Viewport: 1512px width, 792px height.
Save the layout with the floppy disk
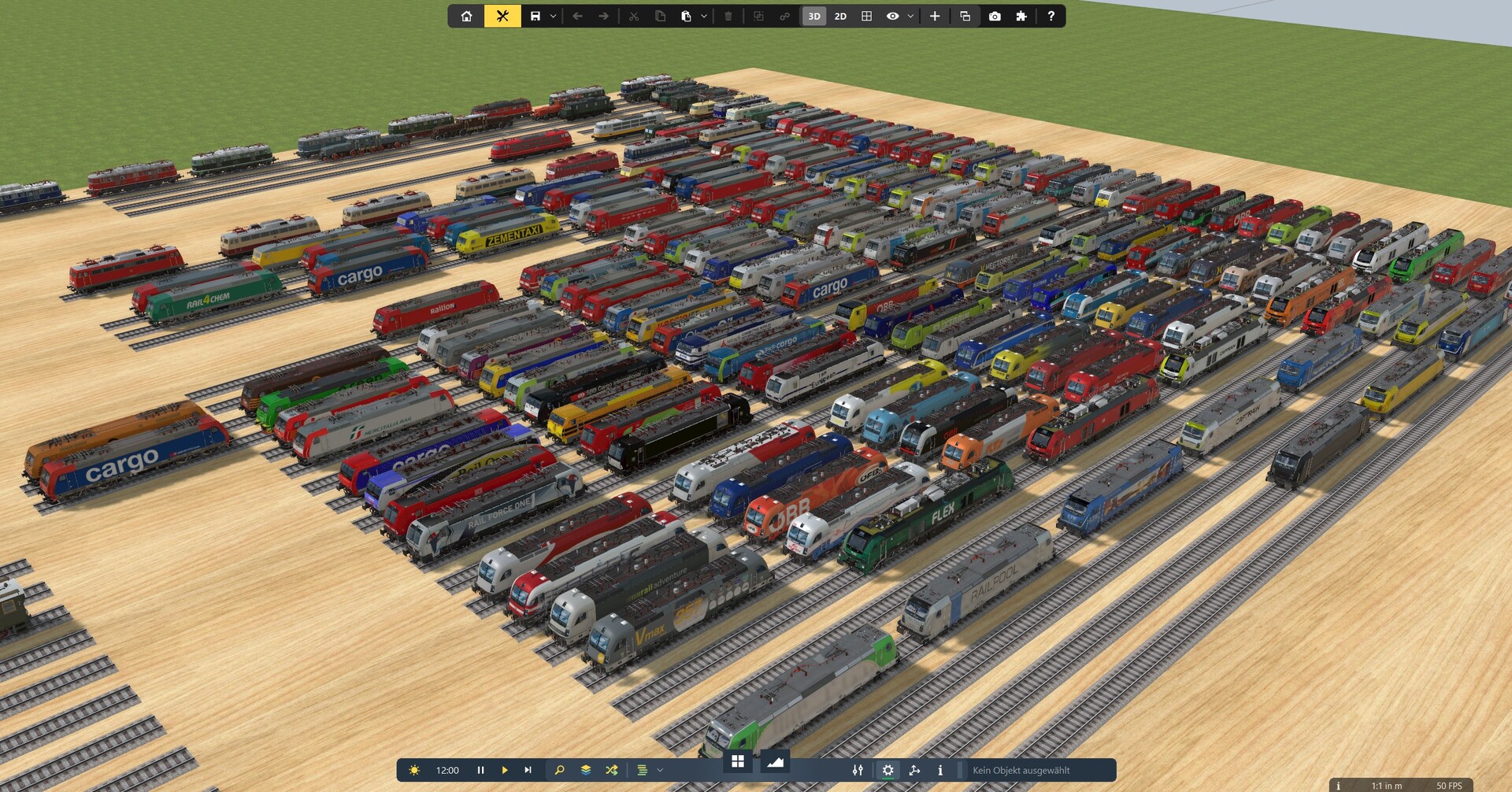click(535, 16)
